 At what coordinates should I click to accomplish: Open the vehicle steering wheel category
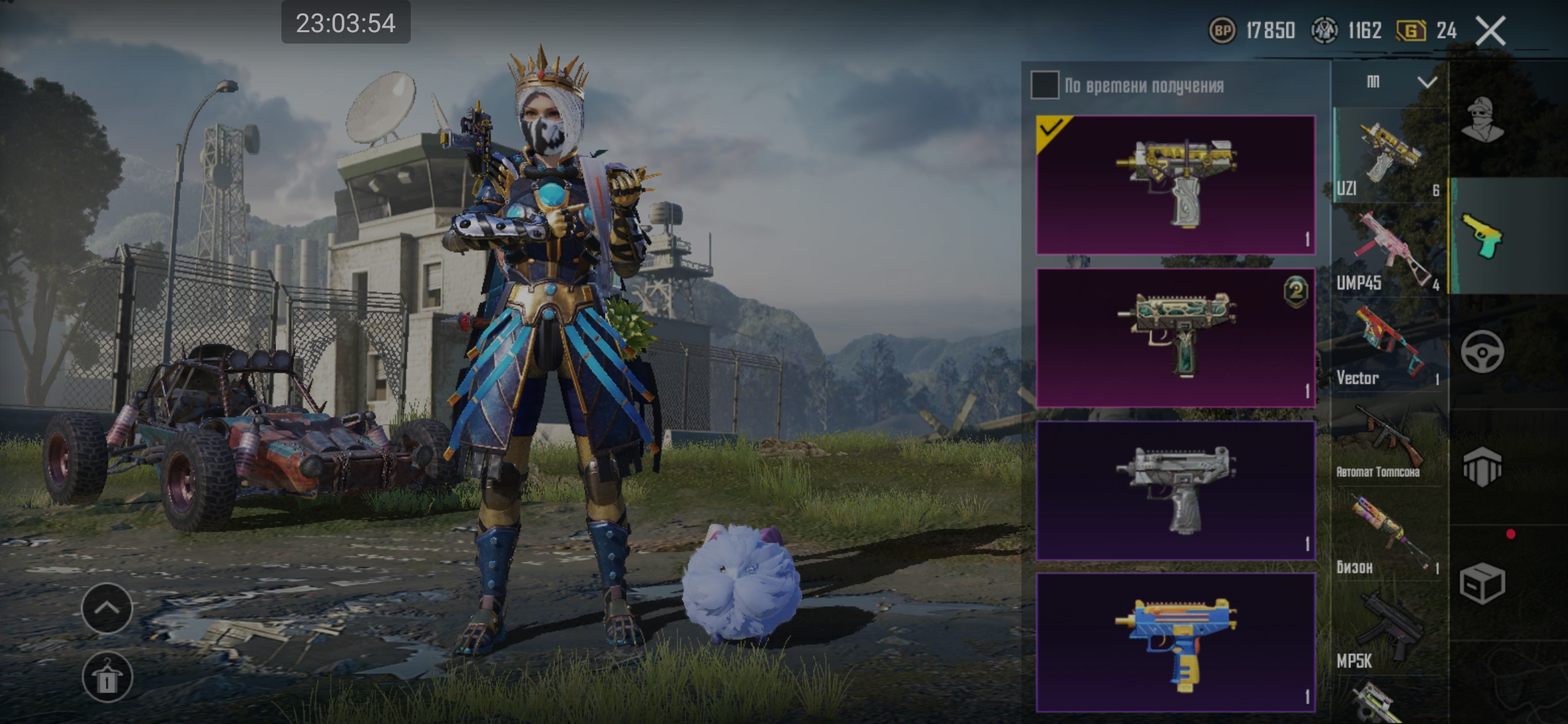click(x=1482, y=351)
